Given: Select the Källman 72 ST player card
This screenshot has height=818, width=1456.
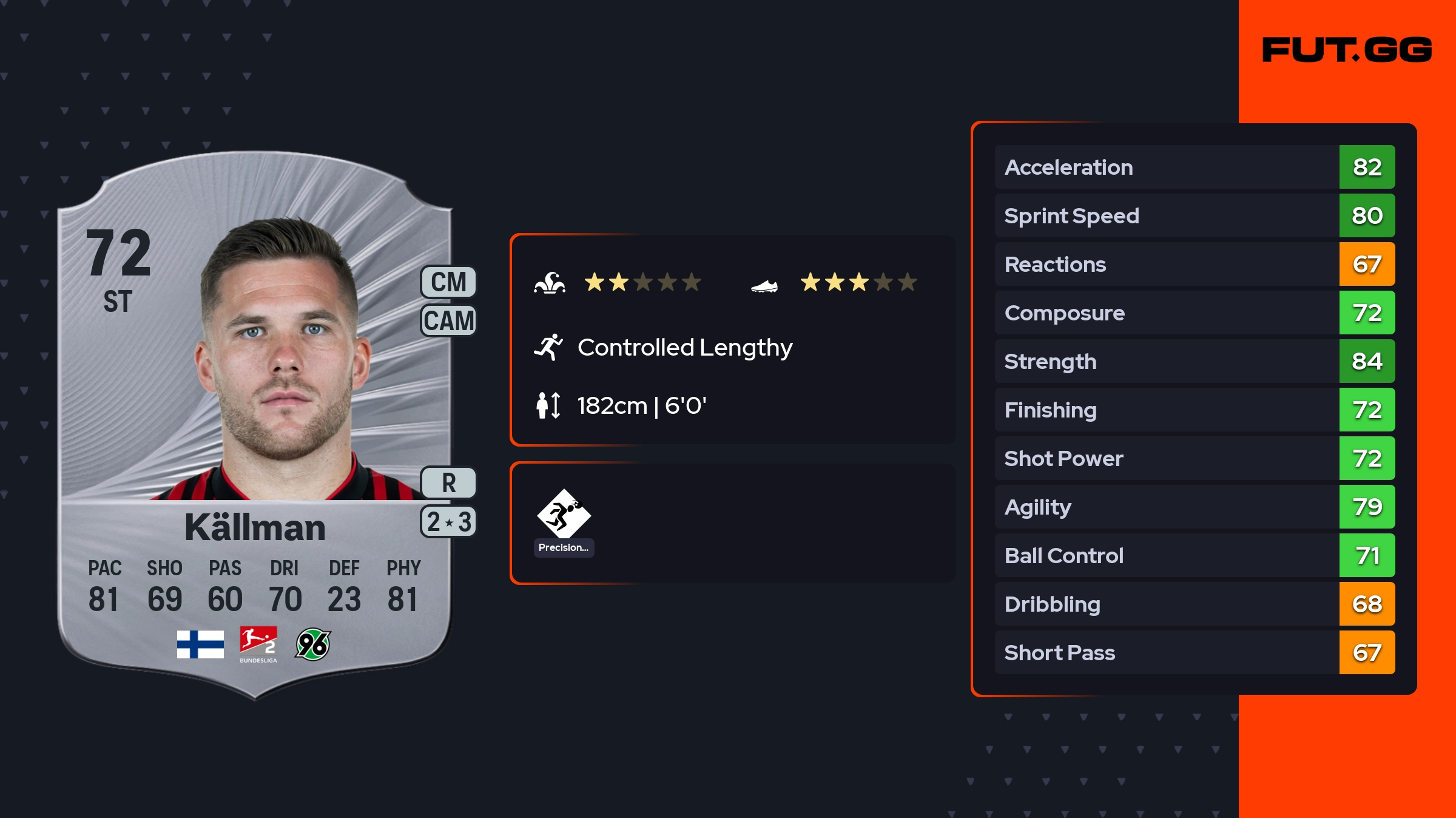Looking at the screenshot, I should click(255, 425).
